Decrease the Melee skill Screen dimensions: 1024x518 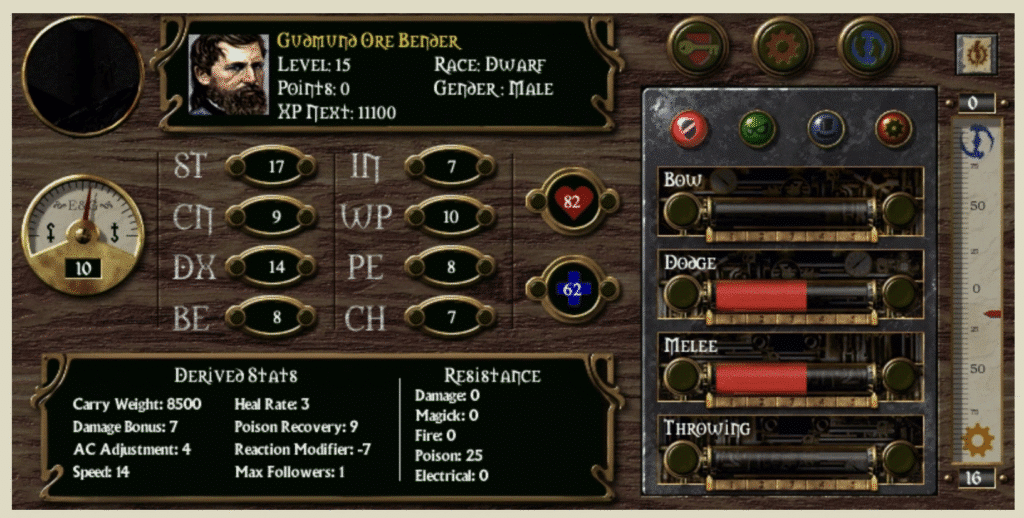tap(683, 376)
